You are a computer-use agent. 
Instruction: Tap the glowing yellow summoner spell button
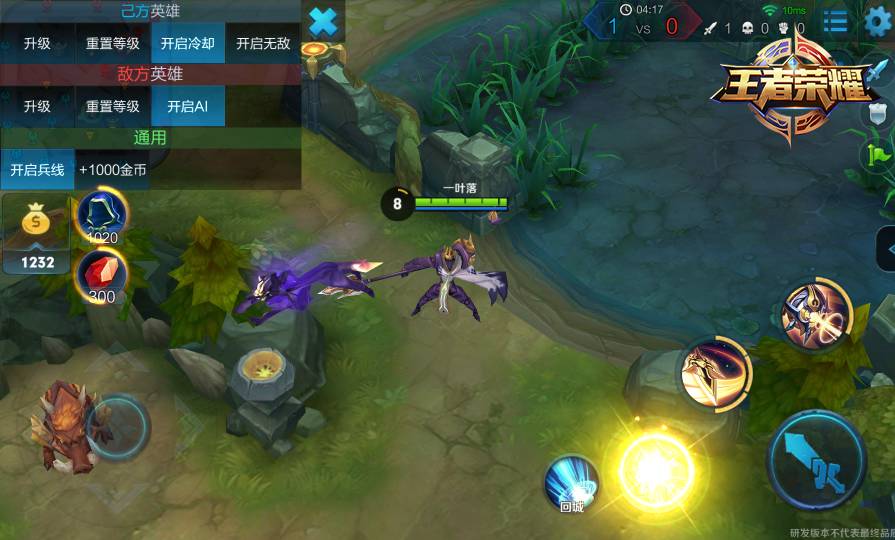coord(655,470)
